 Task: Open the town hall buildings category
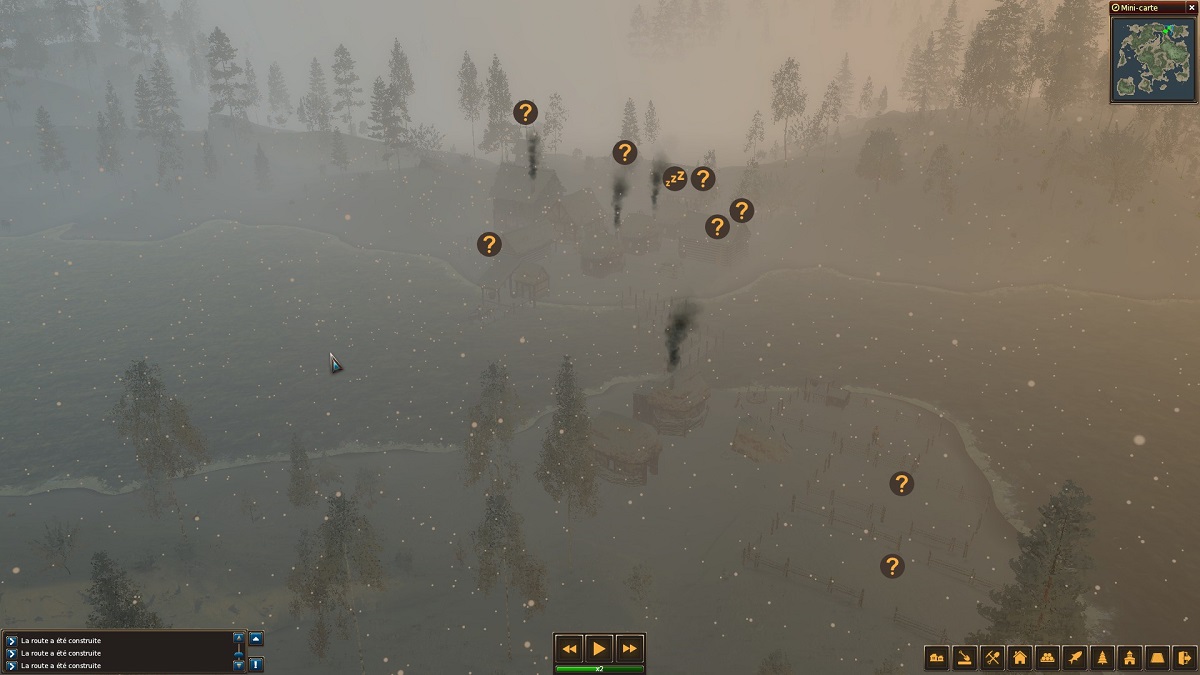coord(1130,657)
